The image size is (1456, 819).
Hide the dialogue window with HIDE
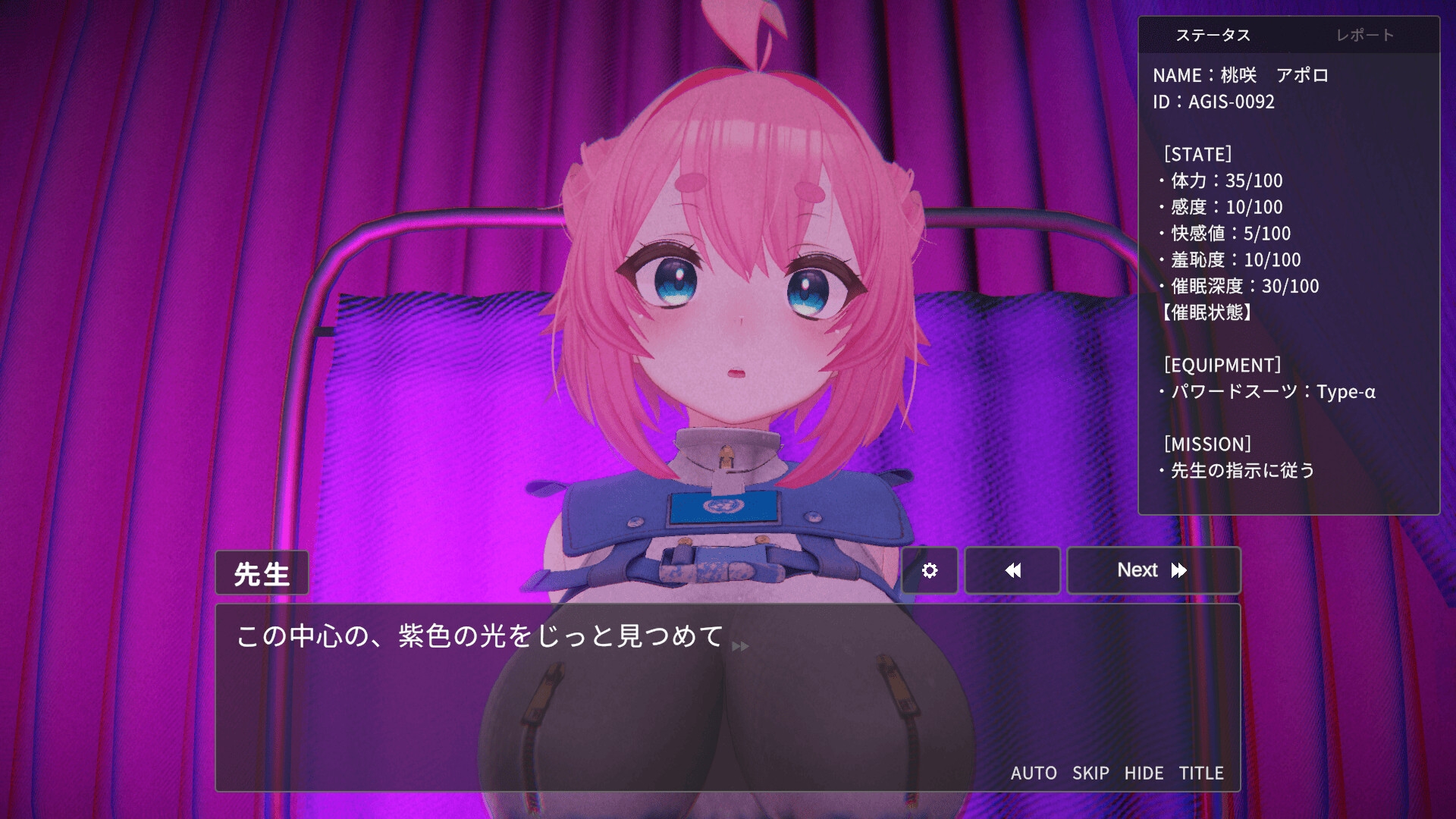point(1144,773)
